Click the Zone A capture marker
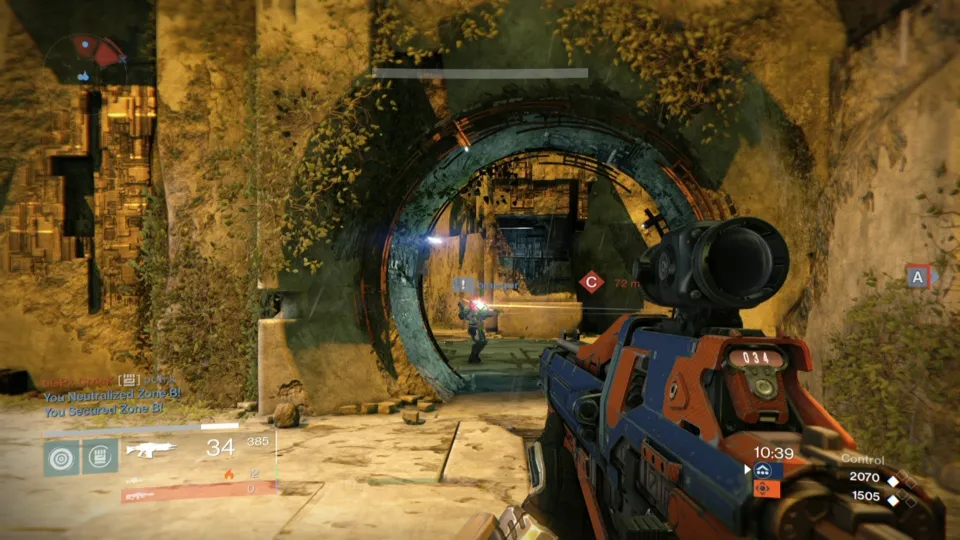Image resolution: width=960 pixels, height=540 pixels. pyautogui.click(x=918, y=278)
